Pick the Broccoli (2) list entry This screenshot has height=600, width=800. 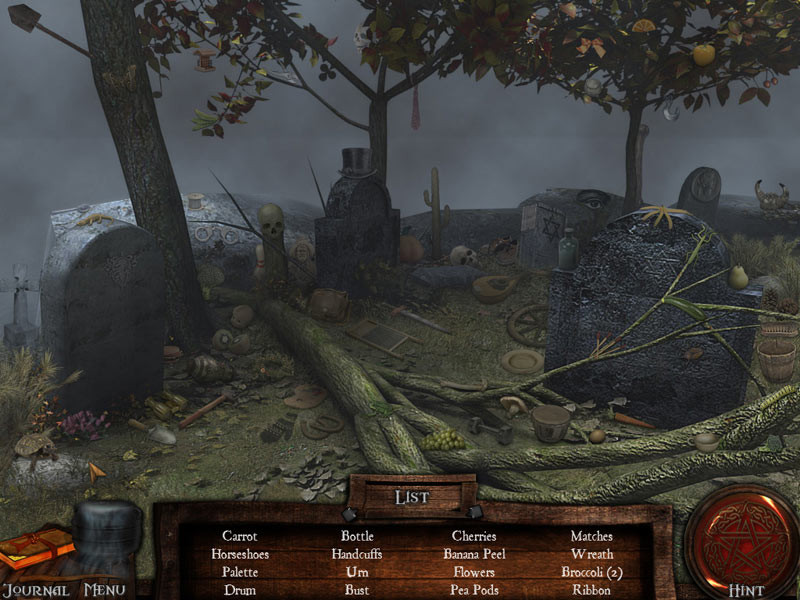click(592, 572)
